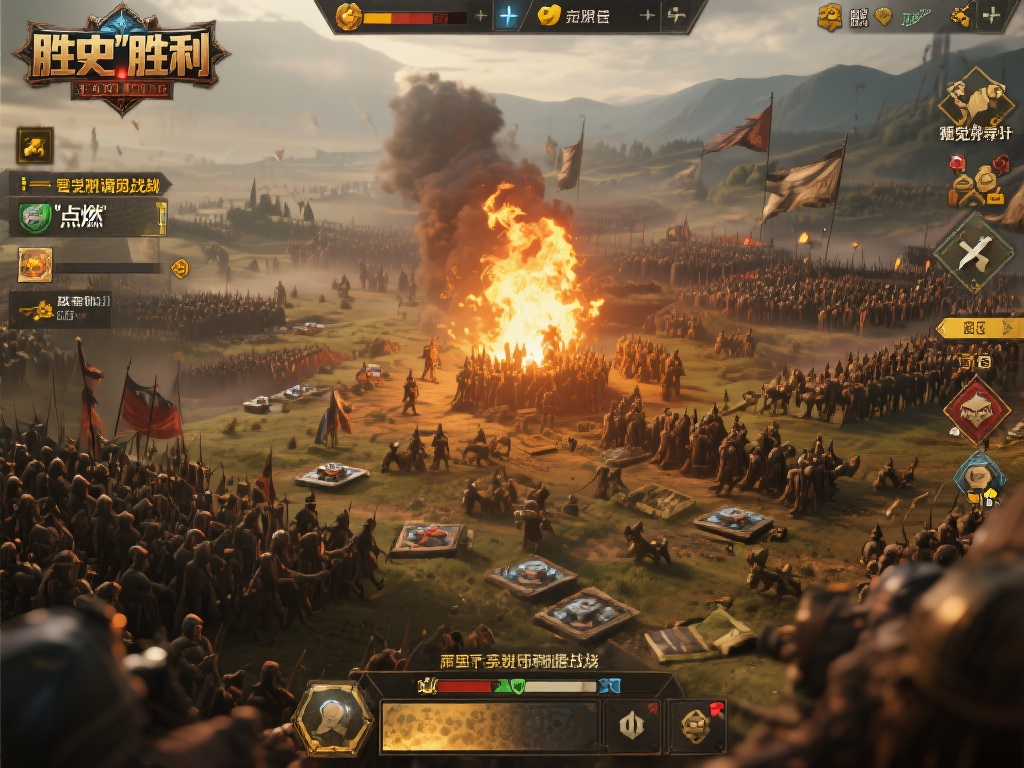Select the blue hexagon hero portrait
Viewport: 1024px width, 768px height.
[x=978, y=475]
